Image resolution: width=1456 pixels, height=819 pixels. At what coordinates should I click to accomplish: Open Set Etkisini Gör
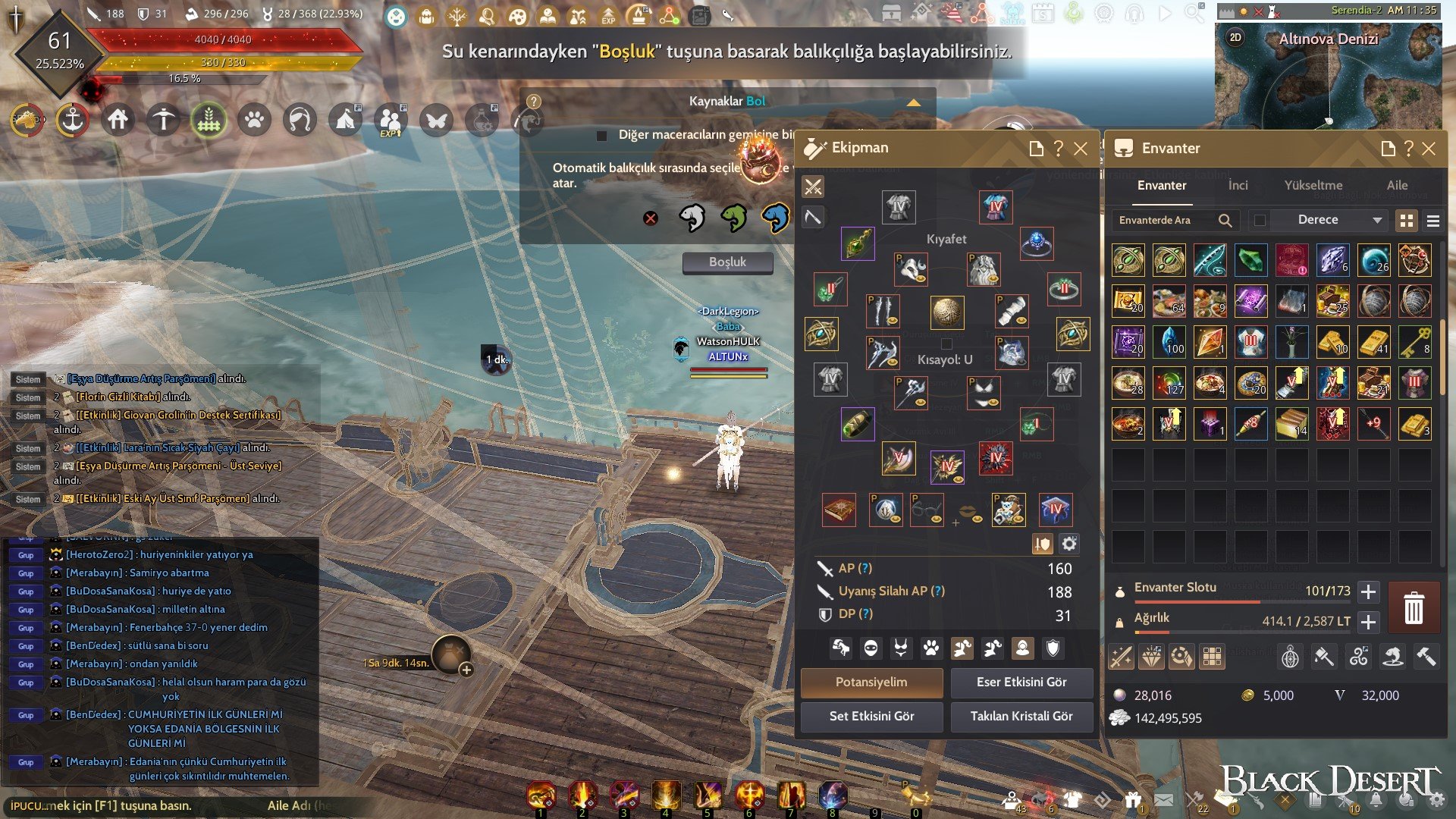(871, 716)
